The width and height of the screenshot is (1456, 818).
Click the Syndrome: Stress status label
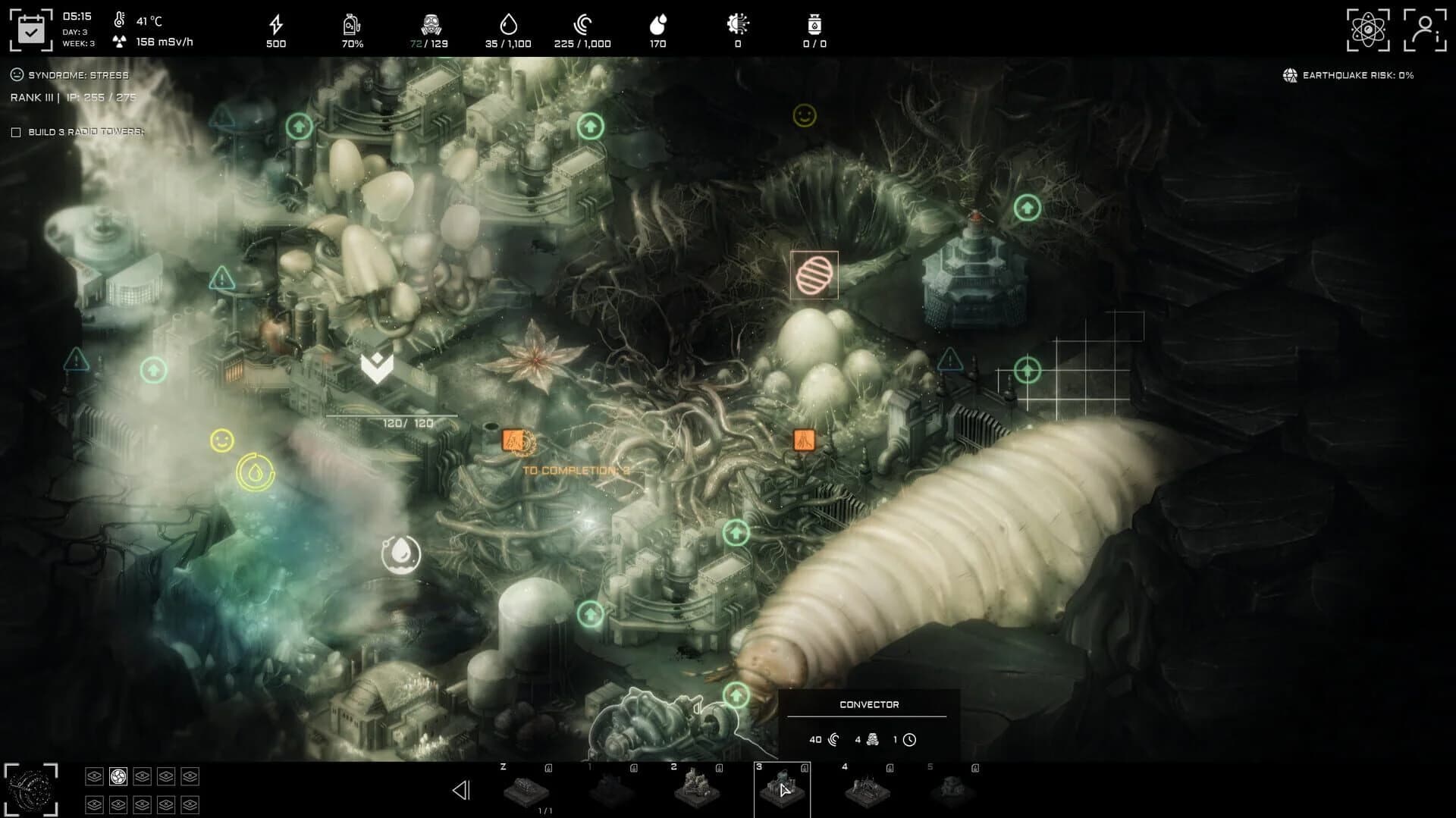coord(68,75)
